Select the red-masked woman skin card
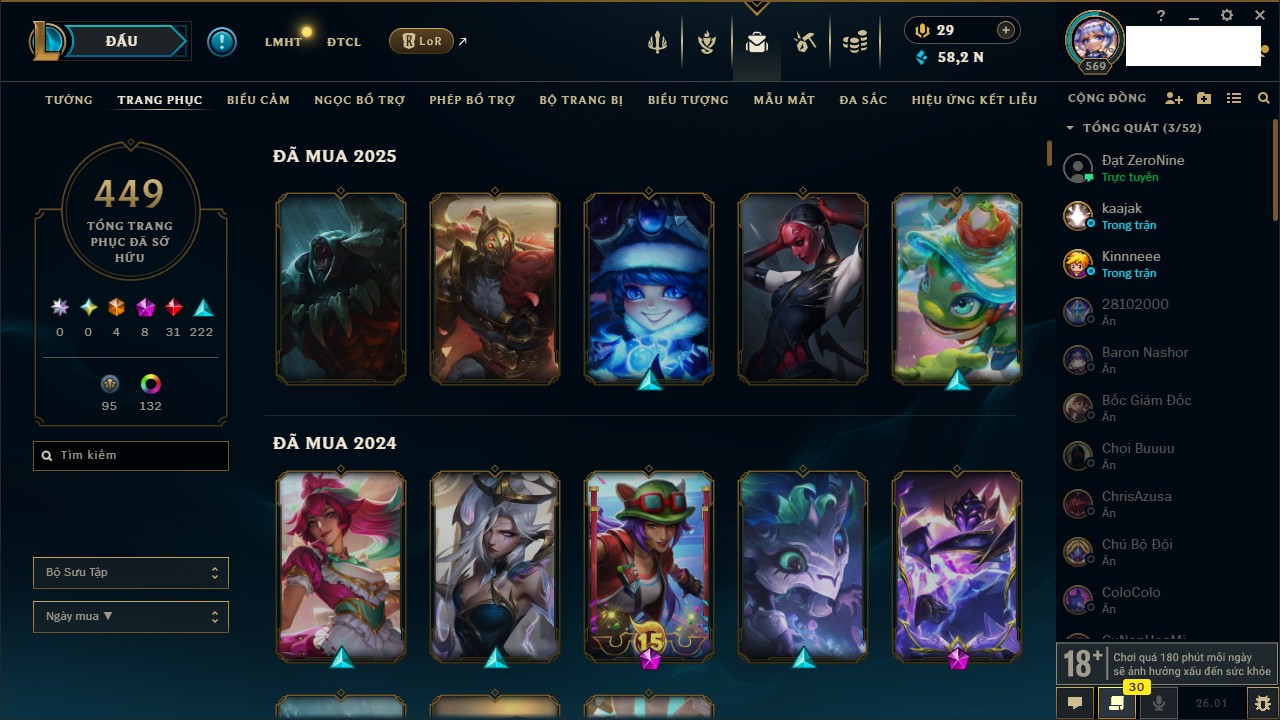The height and width of the screenshot is (720, 1280). pyautogui.click(x=803, y=289)
